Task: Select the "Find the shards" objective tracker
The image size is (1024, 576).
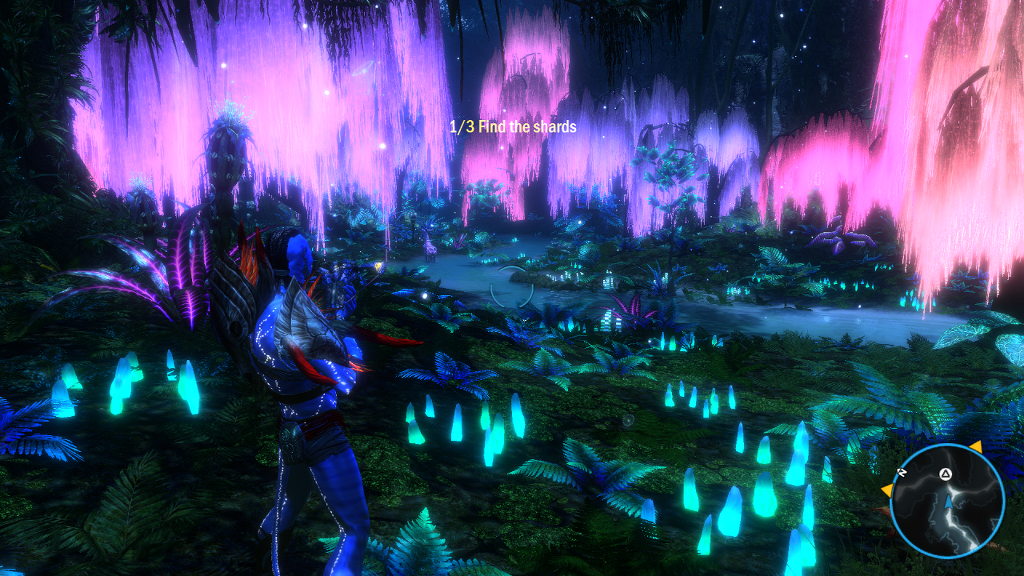Action: tap(512, 127)
